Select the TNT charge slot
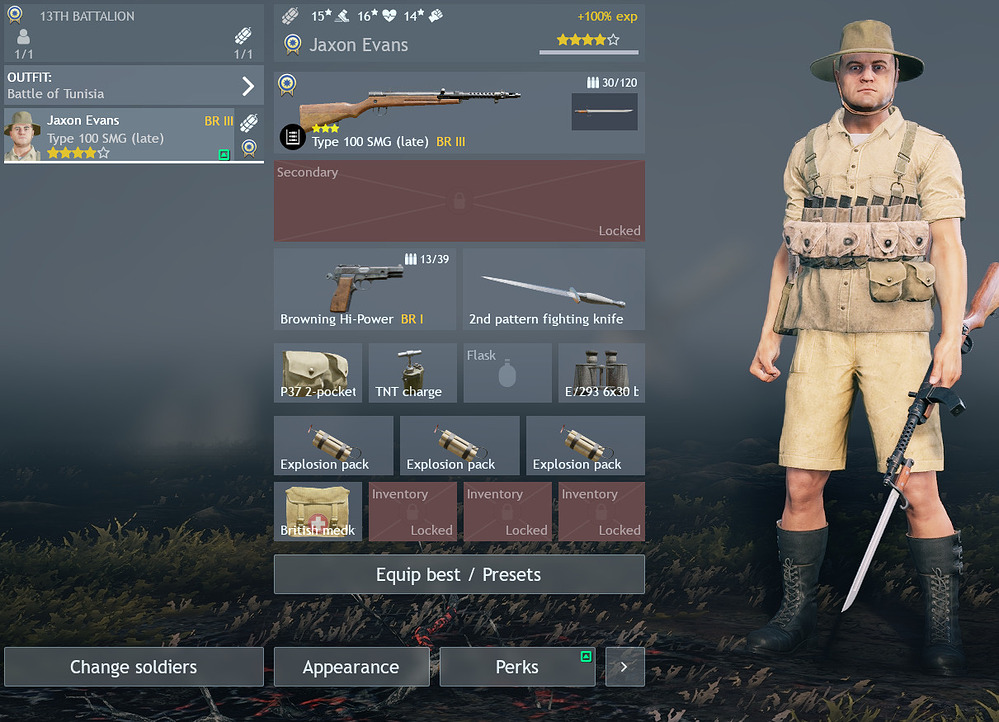999x722 pixels. tap(412, 373)
